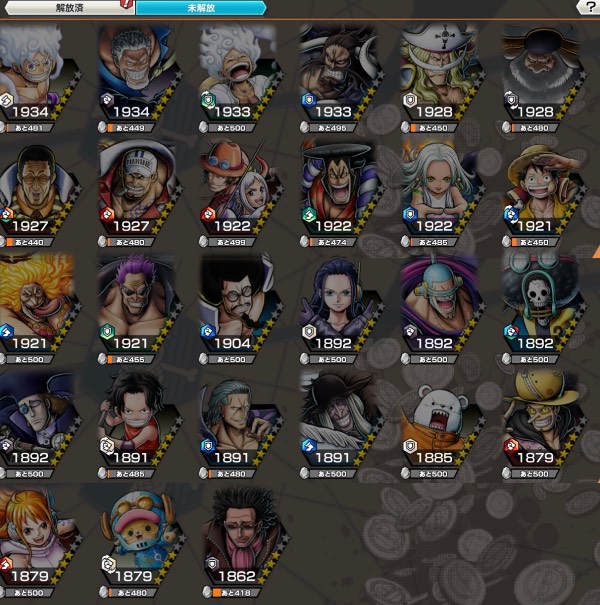The image size is (600, 605).
Task: Choose the Kaido character tile
Action: (x=339, y=68)
